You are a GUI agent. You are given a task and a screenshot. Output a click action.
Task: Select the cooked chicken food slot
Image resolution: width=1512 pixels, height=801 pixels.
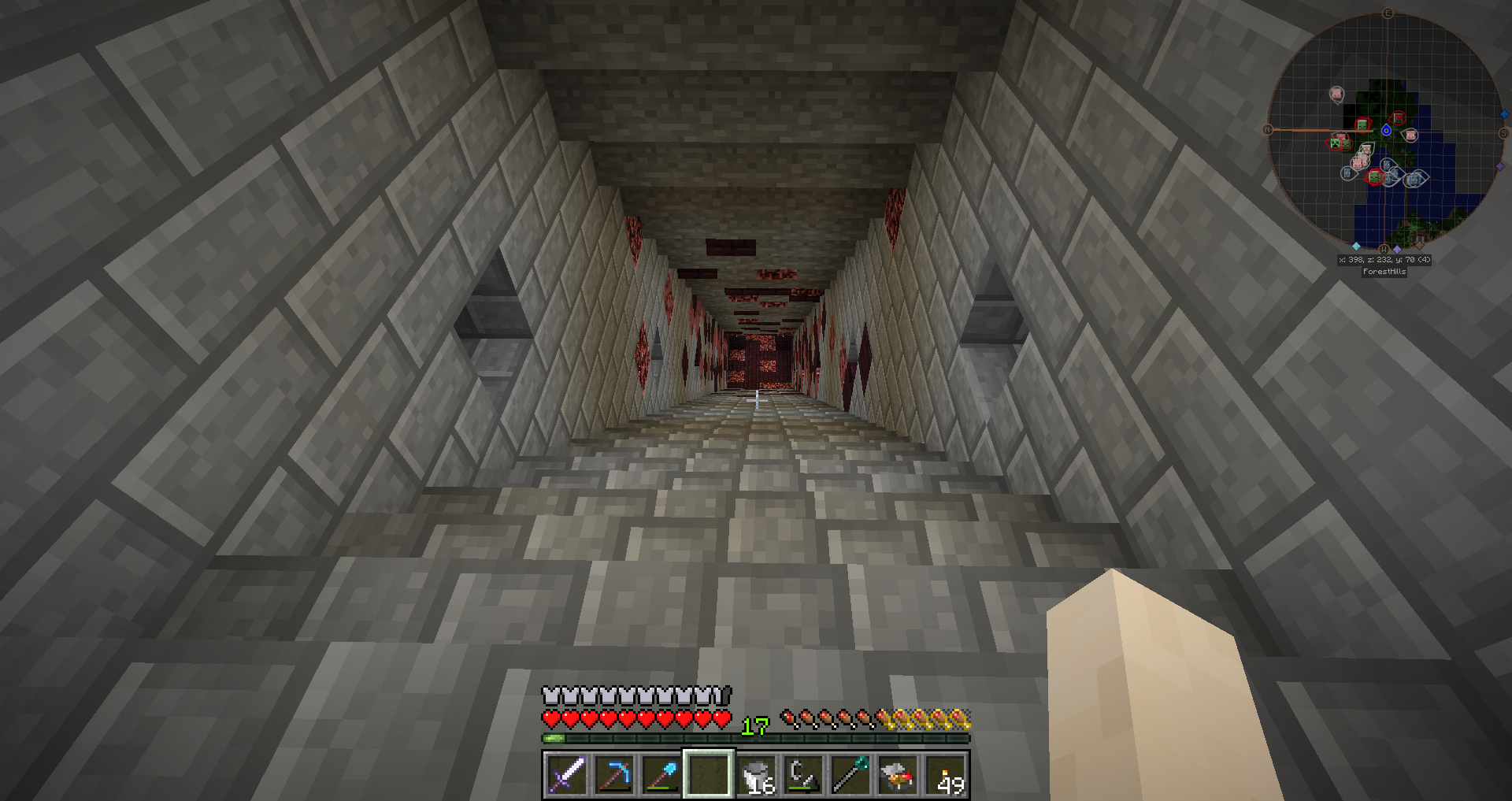pyautogui.click(x=899, y=774)
